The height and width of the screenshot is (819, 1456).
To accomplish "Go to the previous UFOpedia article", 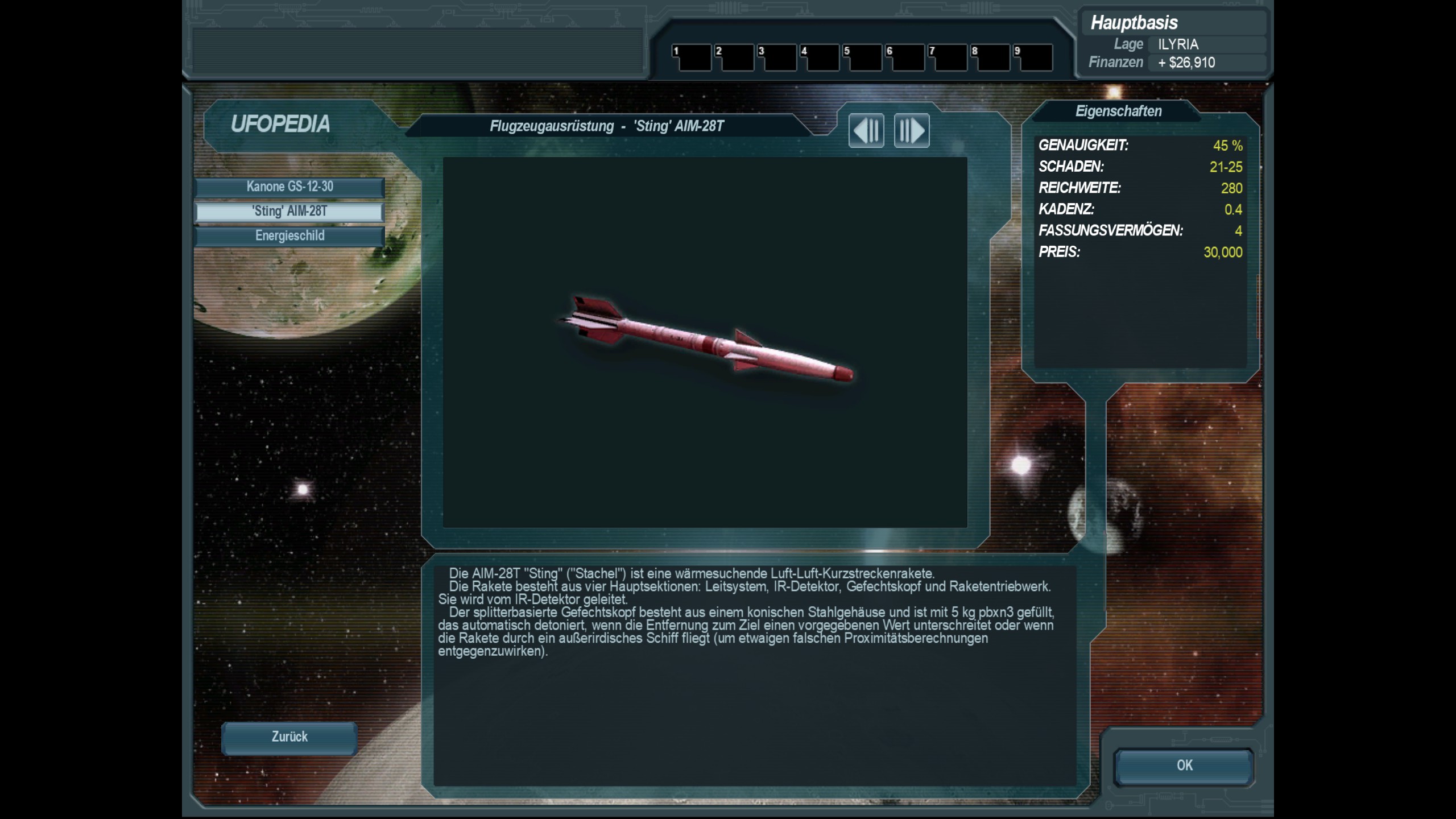I will click(x=866, y=131).
